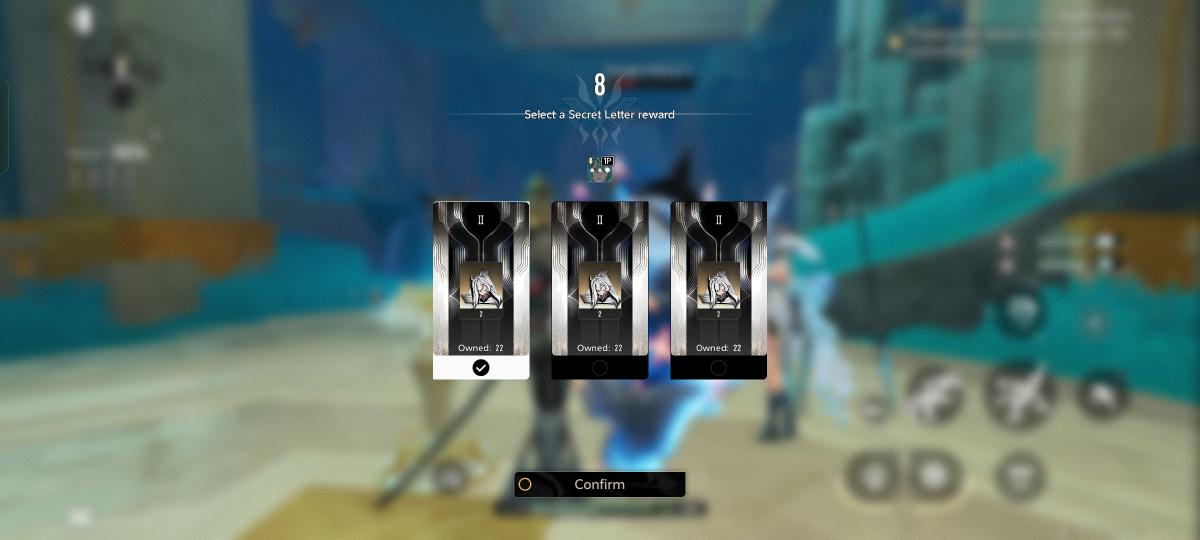Select the Secret Letter card with the checkmark
The width and height of the screenshot is (1200, 540).
tap(481, 289)
